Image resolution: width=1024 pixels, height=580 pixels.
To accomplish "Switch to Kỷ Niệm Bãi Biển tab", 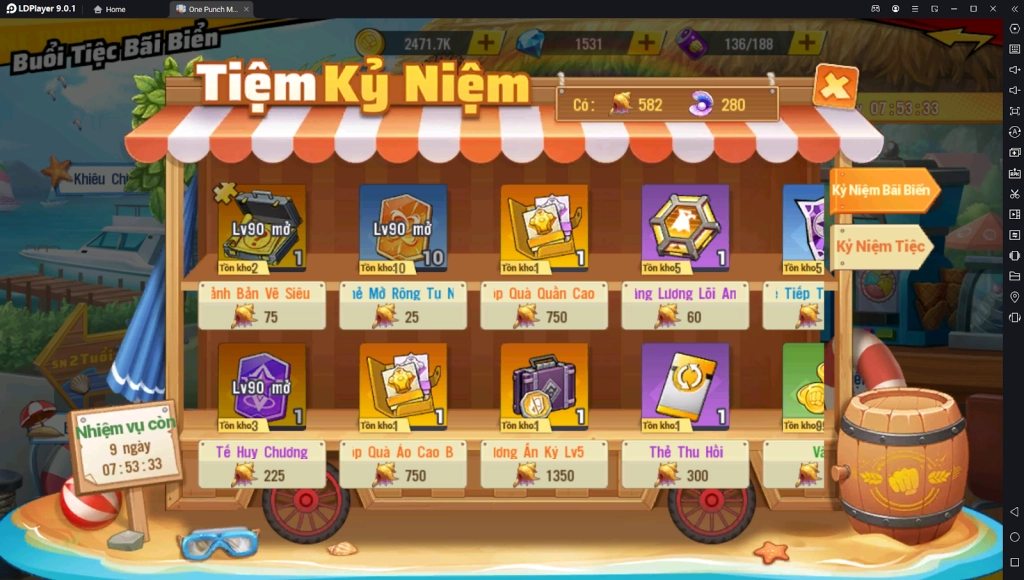I will 883,190.
